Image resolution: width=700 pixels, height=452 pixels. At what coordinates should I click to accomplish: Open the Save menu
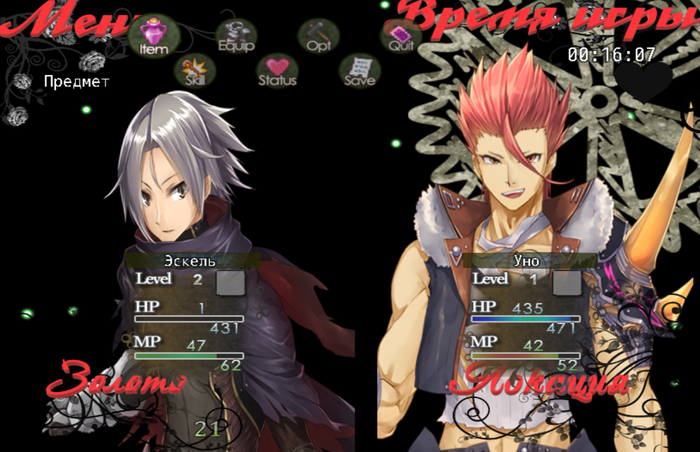click(359, 70)
